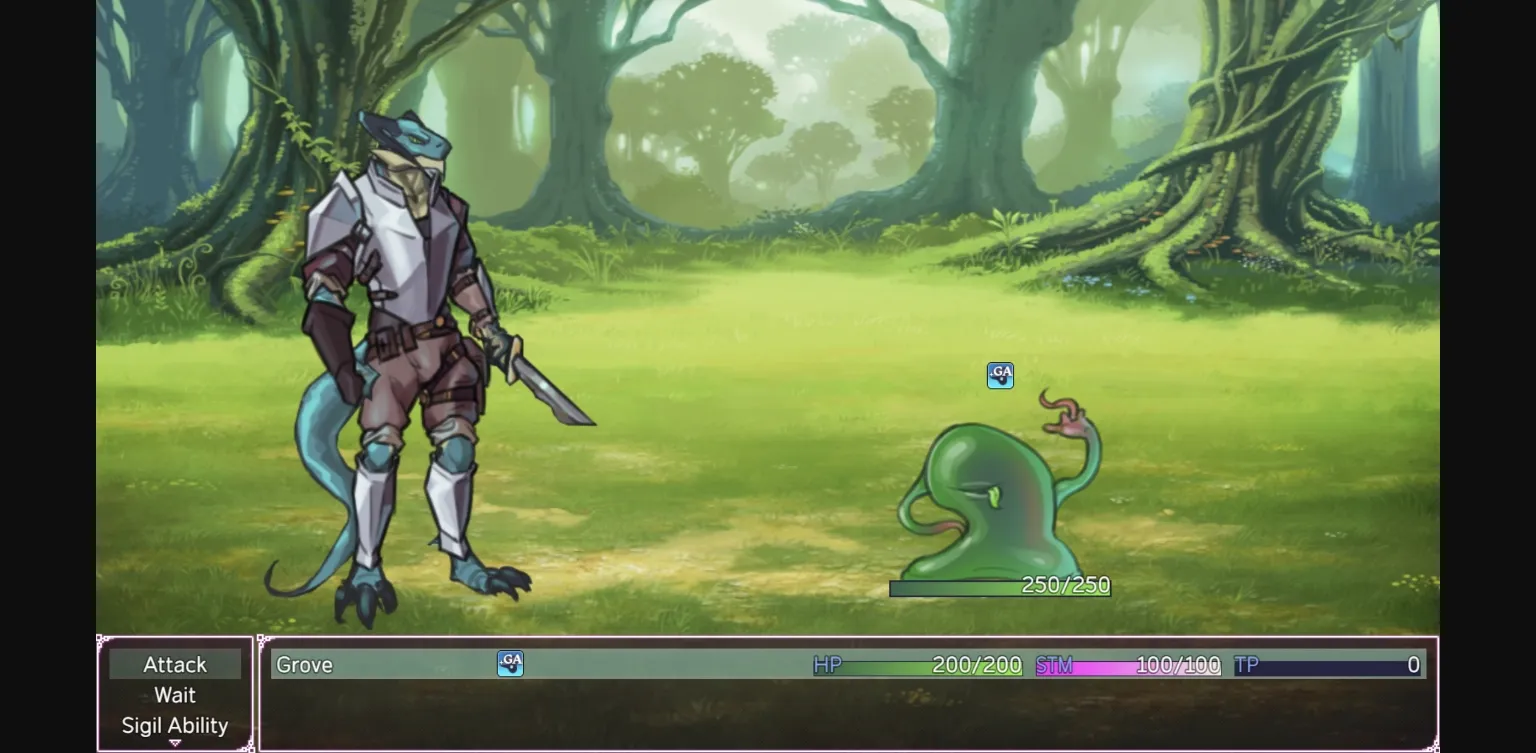This screenshot has width=1536, height=753.
Task: Click inside the empty battle log window
Action: click(x=850, y=715)
